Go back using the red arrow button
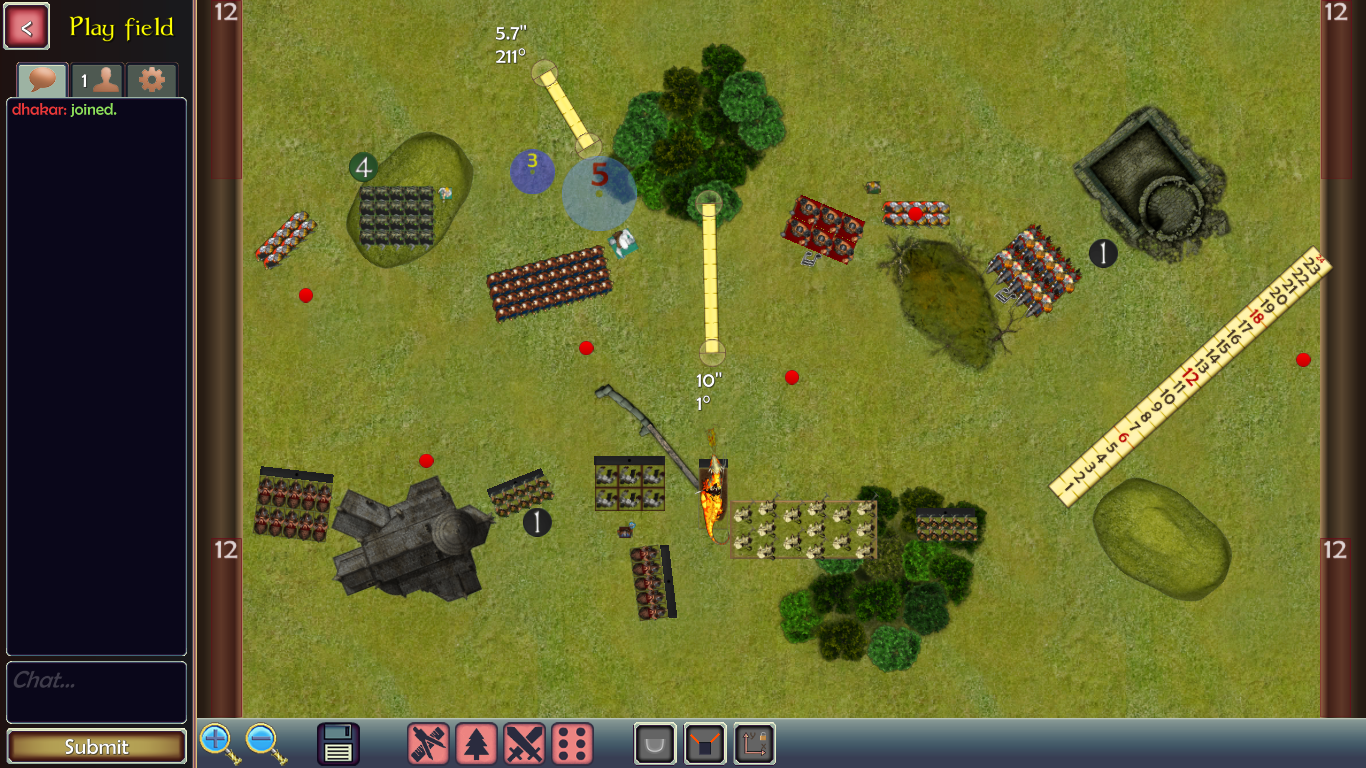Image resolution: width=1366 pixels, height=768 pixels. (27, 27)
